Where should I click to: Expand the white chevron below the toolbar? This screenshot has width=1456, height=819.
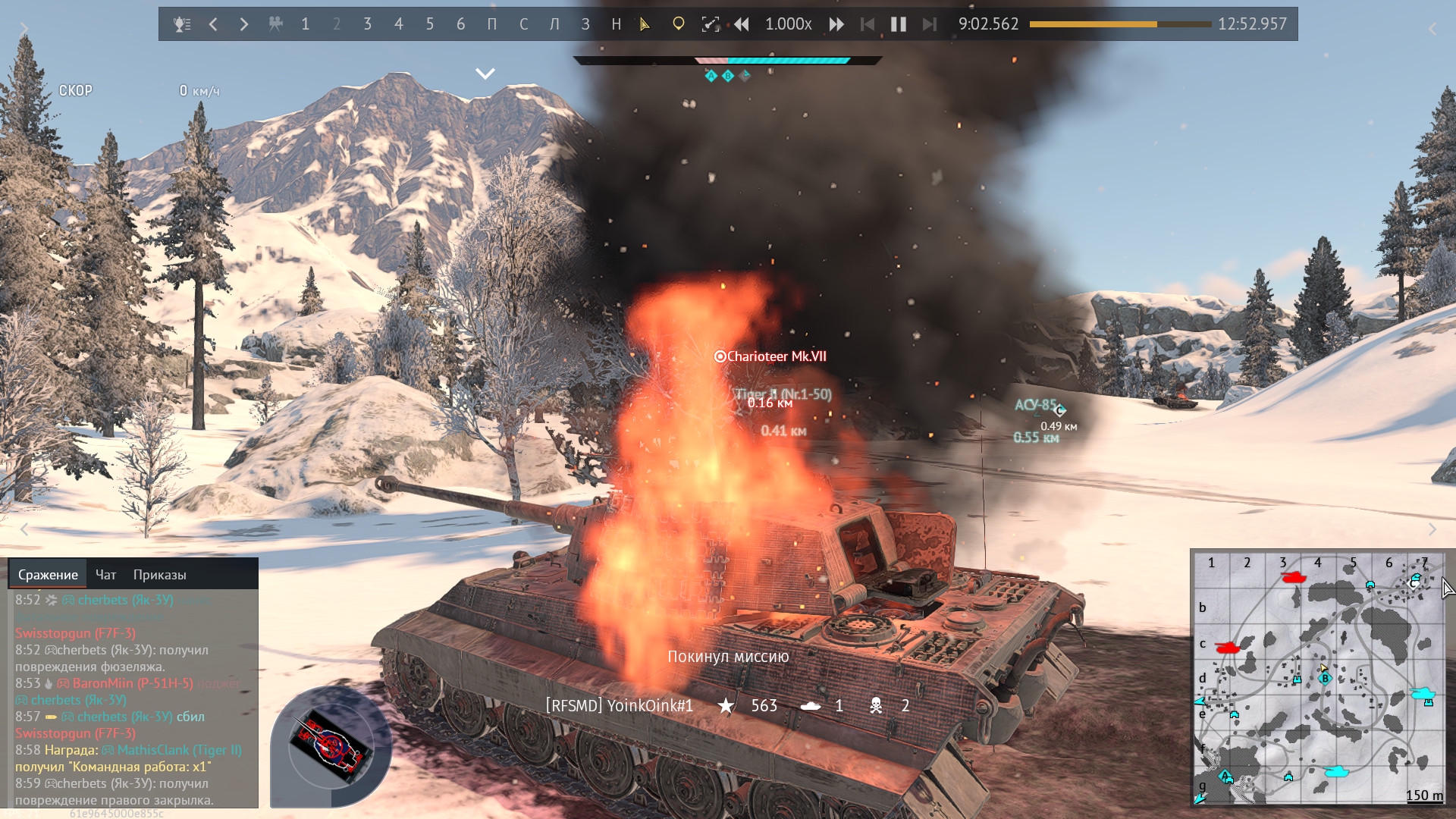click(x=485, y=74)
